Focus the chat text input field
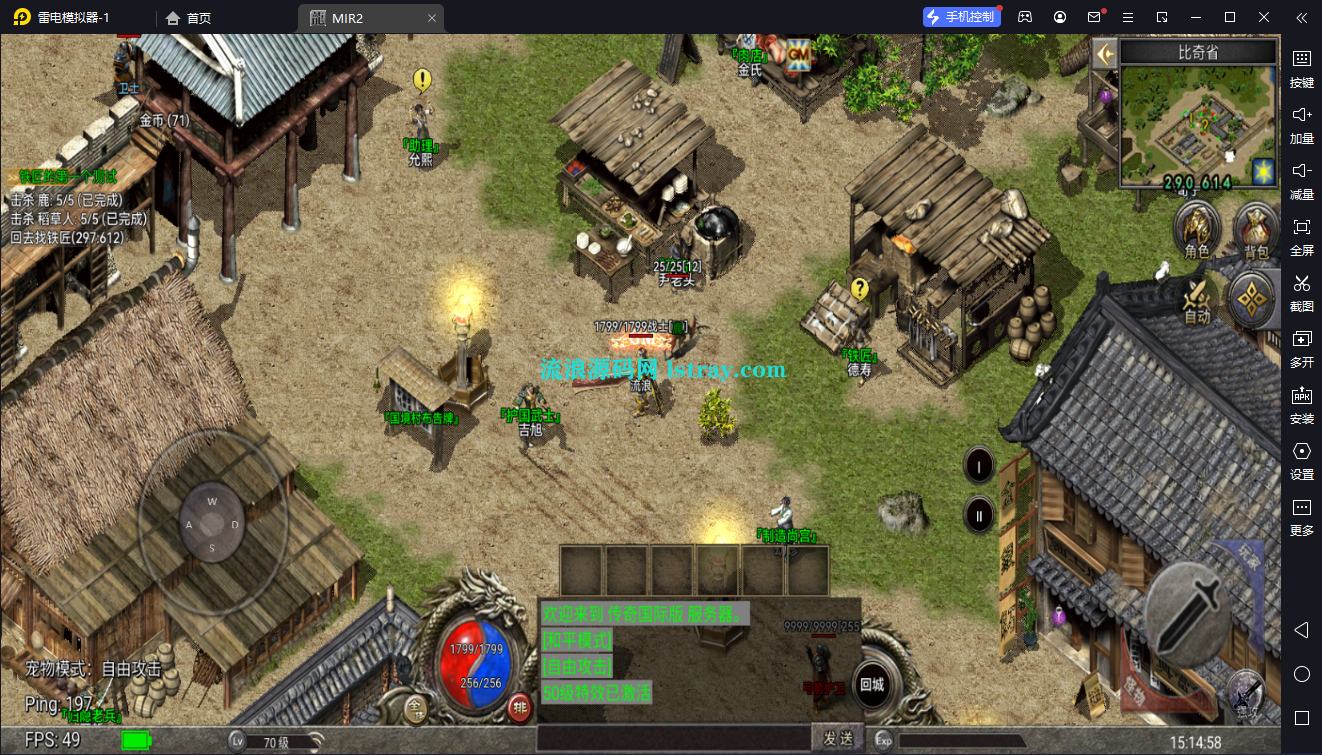This screenshot has height=755, width=1322. pyautogui.click(x=672, y=739)
